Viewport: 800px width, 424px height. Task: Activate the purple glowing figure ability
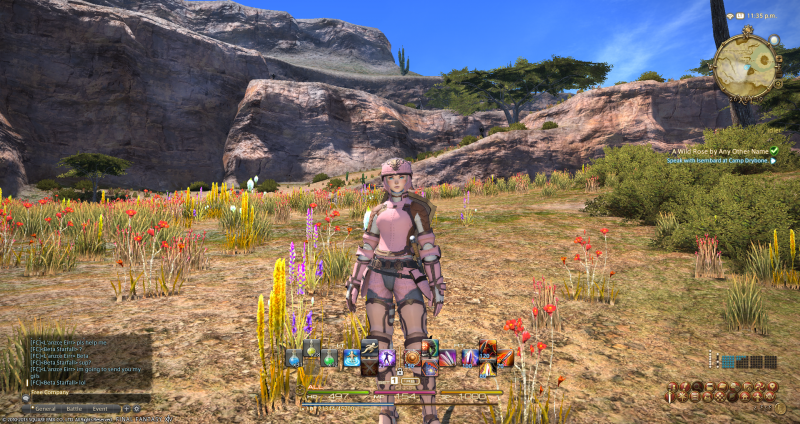tap(387, 358)
